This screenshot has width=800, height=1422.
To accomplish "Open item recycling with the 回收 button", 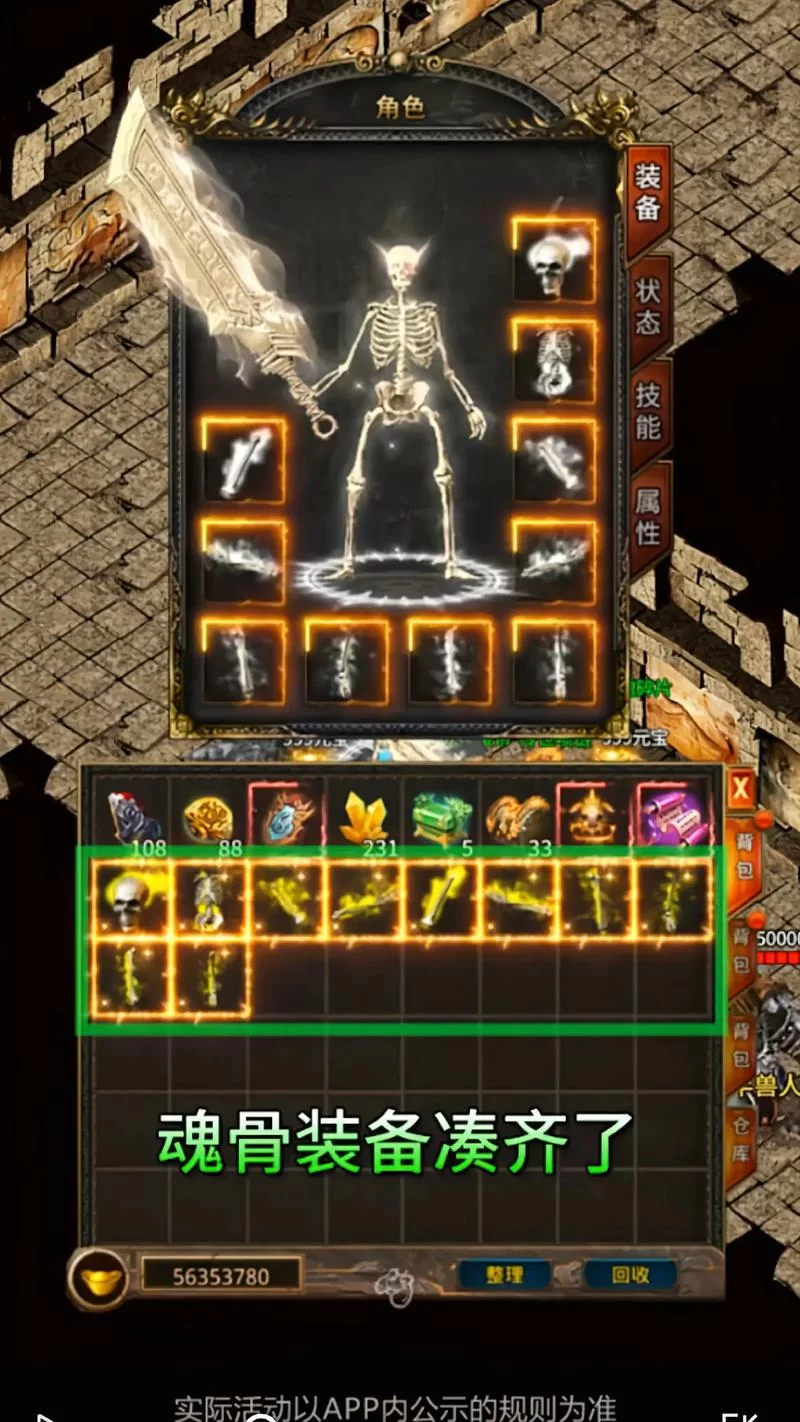I will [x=630, y=1275].
